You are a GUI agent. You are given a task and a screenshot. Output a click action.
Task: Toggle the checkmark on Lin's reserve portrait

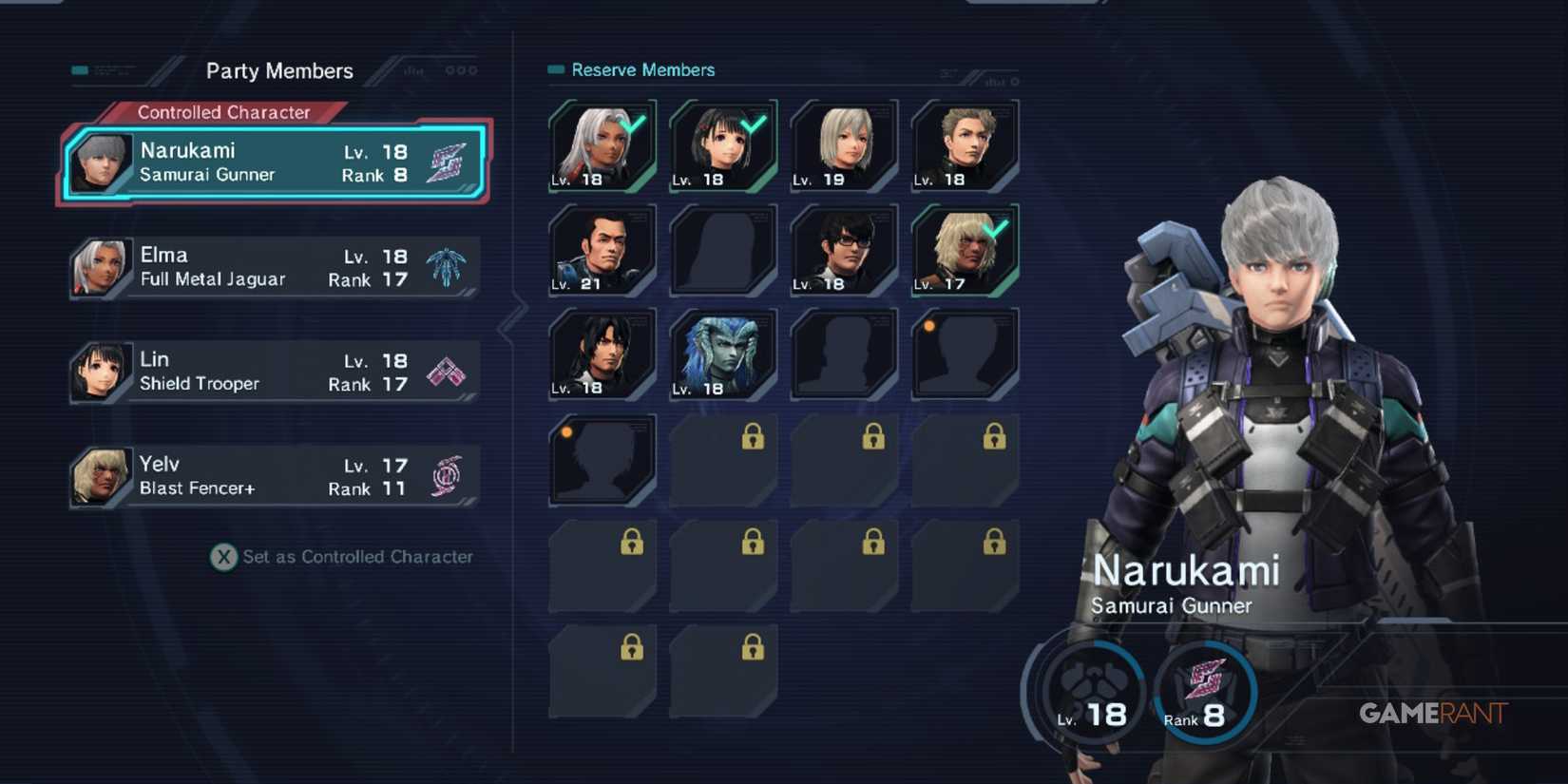point(722,145)
